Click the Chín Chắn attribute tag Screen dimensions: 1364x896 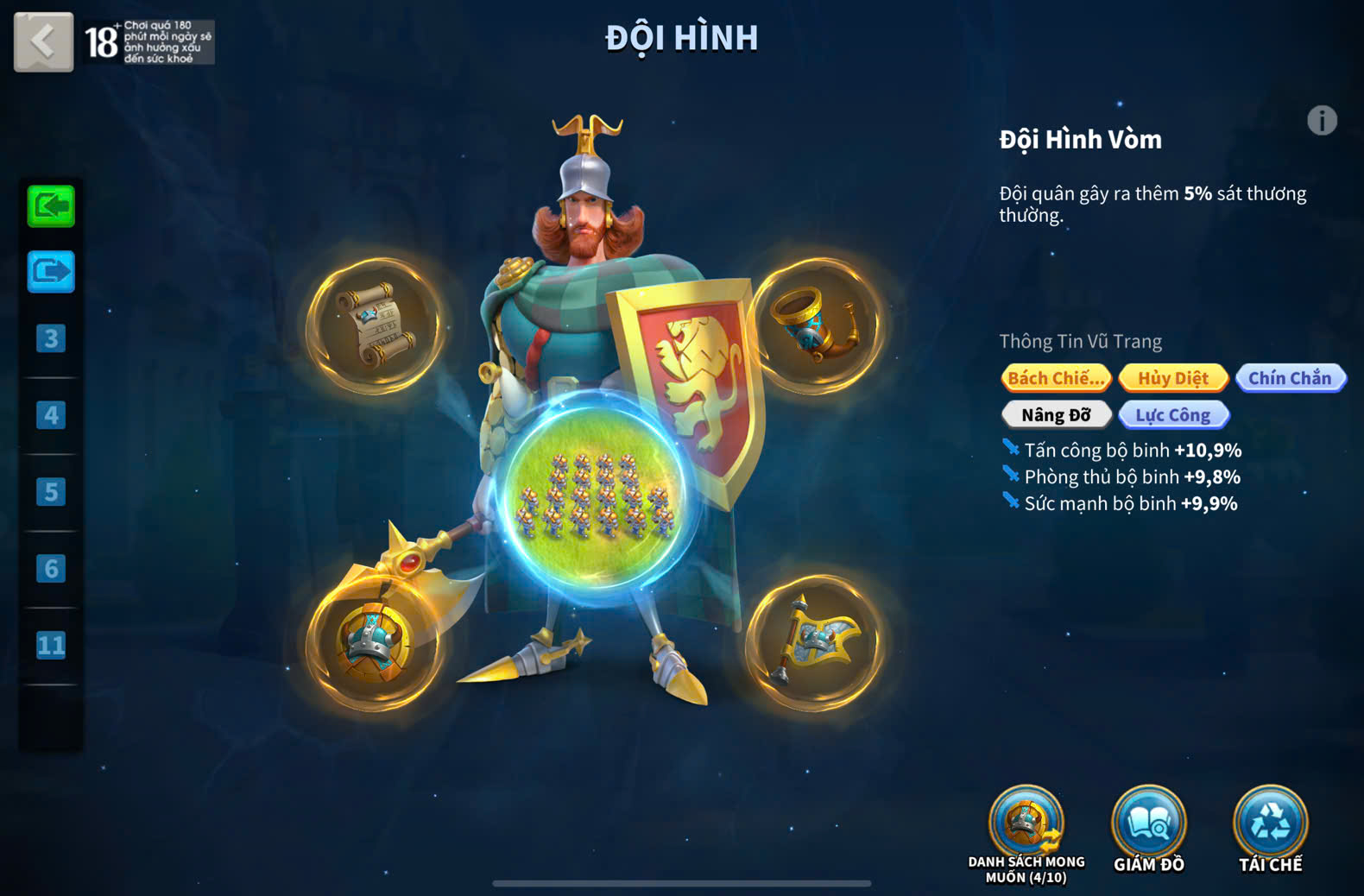tap(1290, 378)
